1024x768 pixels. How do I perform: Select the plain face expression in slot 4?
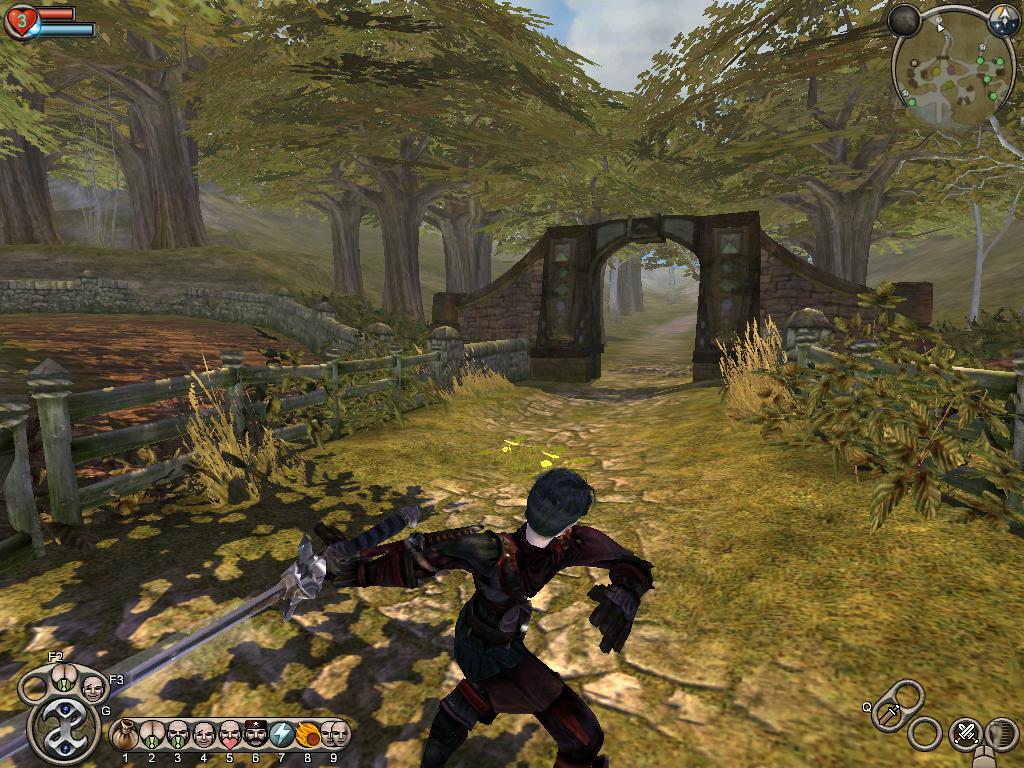click(204, 735)
